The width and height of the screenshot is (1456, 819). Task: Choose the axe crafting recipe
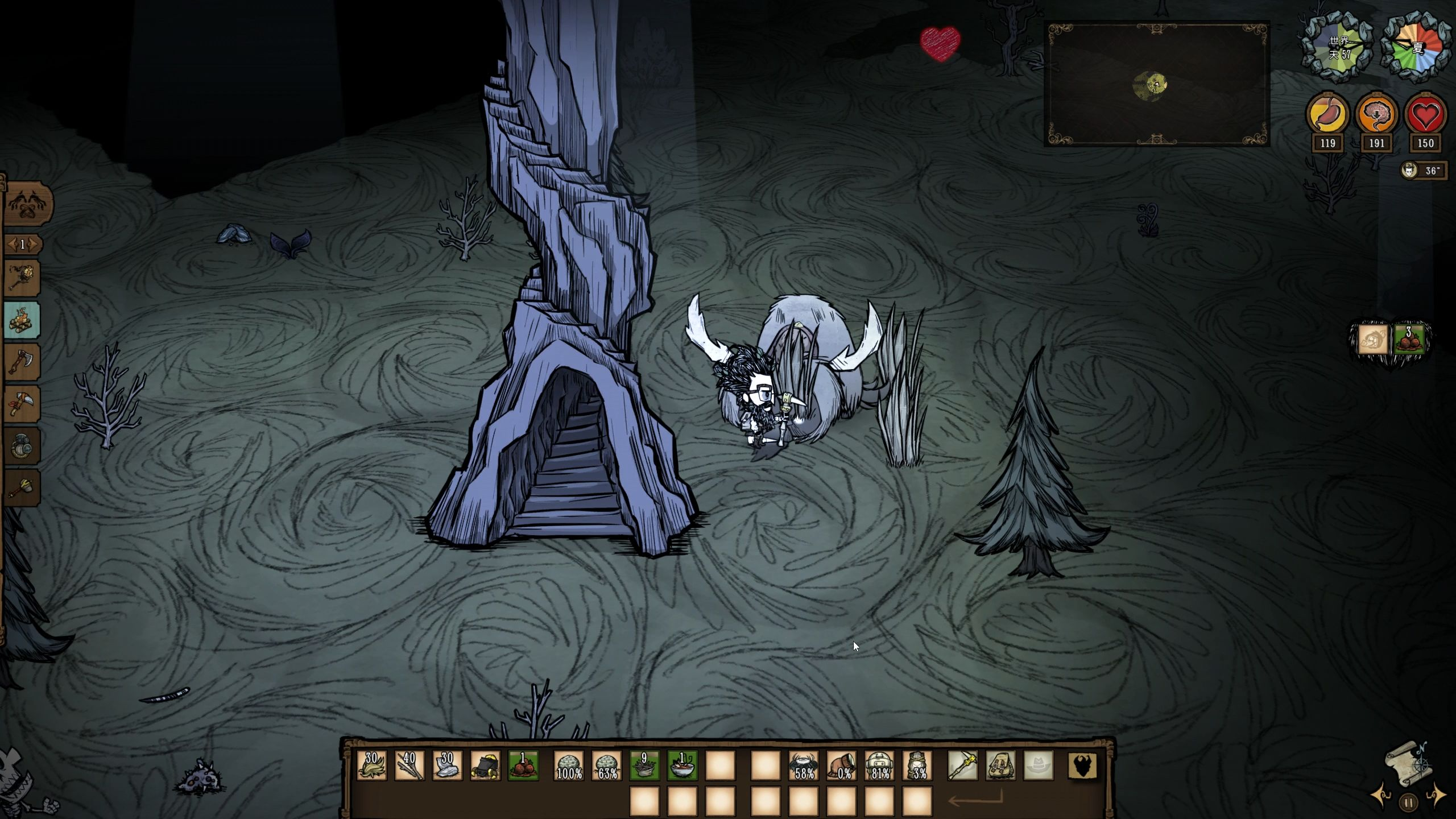tap(23, 362)
